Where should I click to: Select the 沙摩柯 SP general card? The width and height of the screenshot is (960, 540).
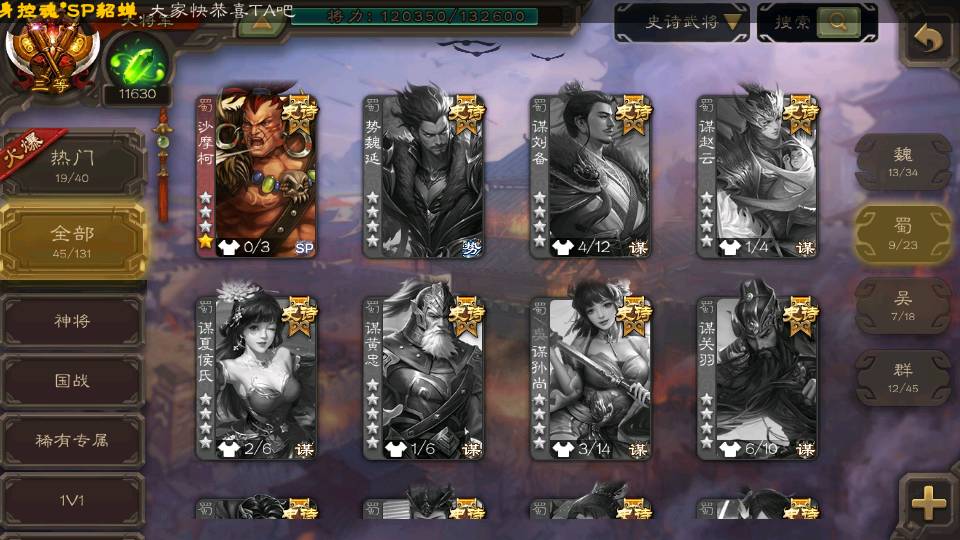pos(257,175)
